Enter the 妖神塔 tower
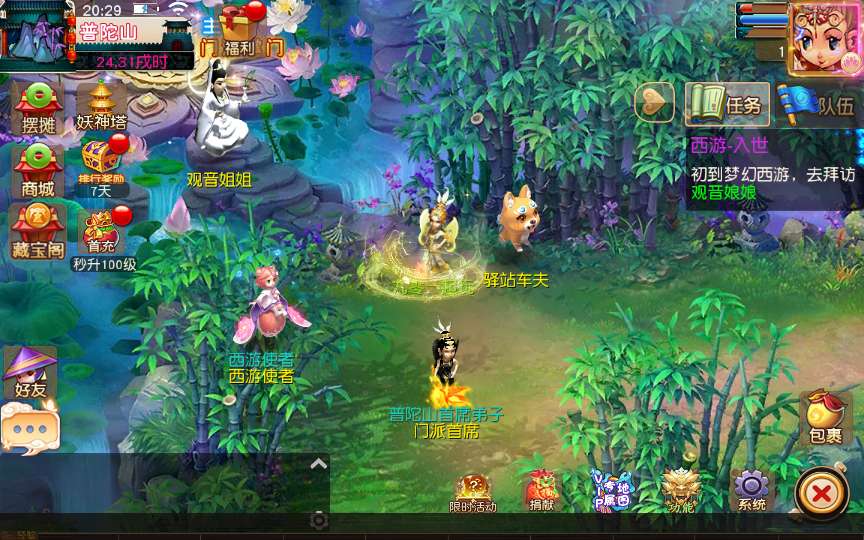The width and height of the screenshot is (864, 540). pos(101,105)
